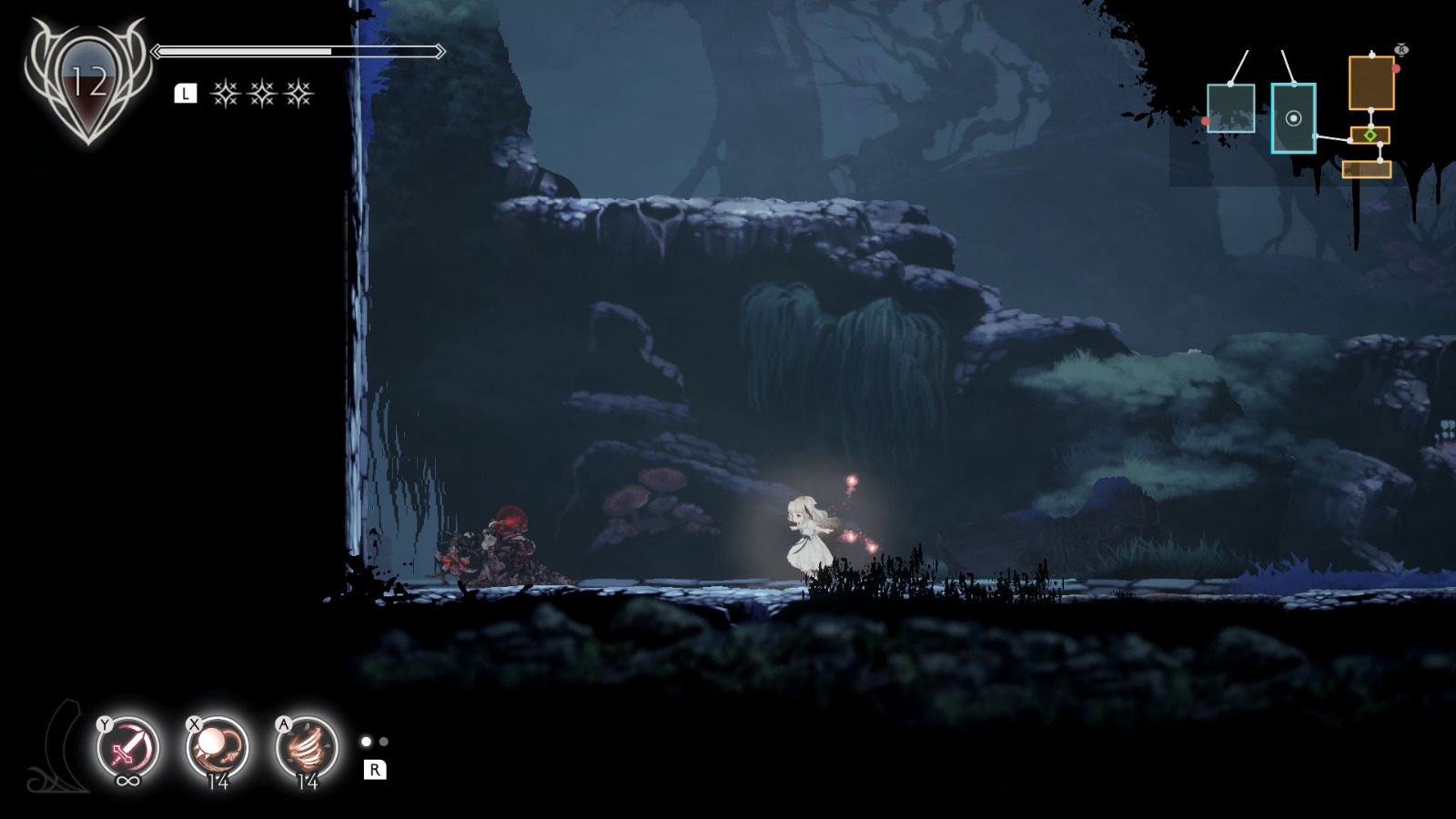Click the player position marker in current room
This screenshot has width=1456, height=819.
tap(1294, 117)
